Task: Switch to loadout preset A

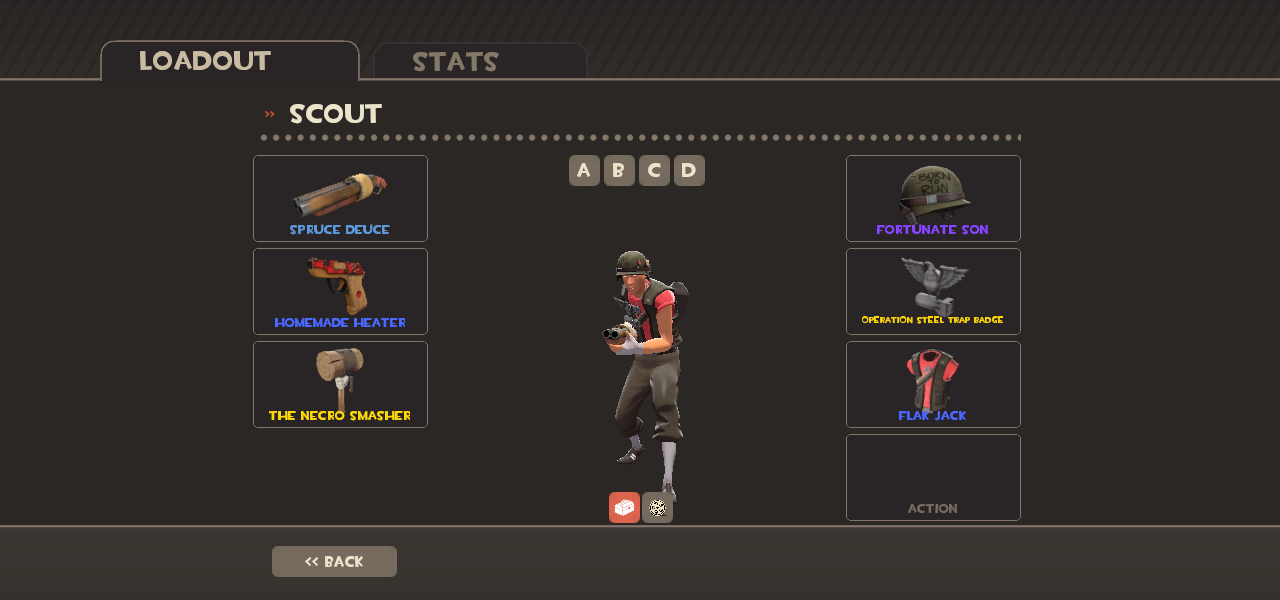Action: click(x=584, y=170)
